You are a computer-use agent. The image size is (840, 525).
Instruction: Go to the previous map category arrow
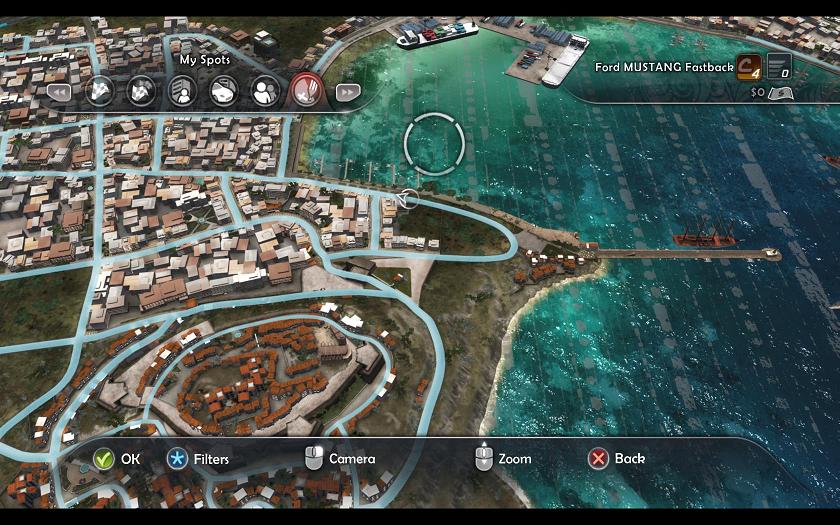(58, 92)
